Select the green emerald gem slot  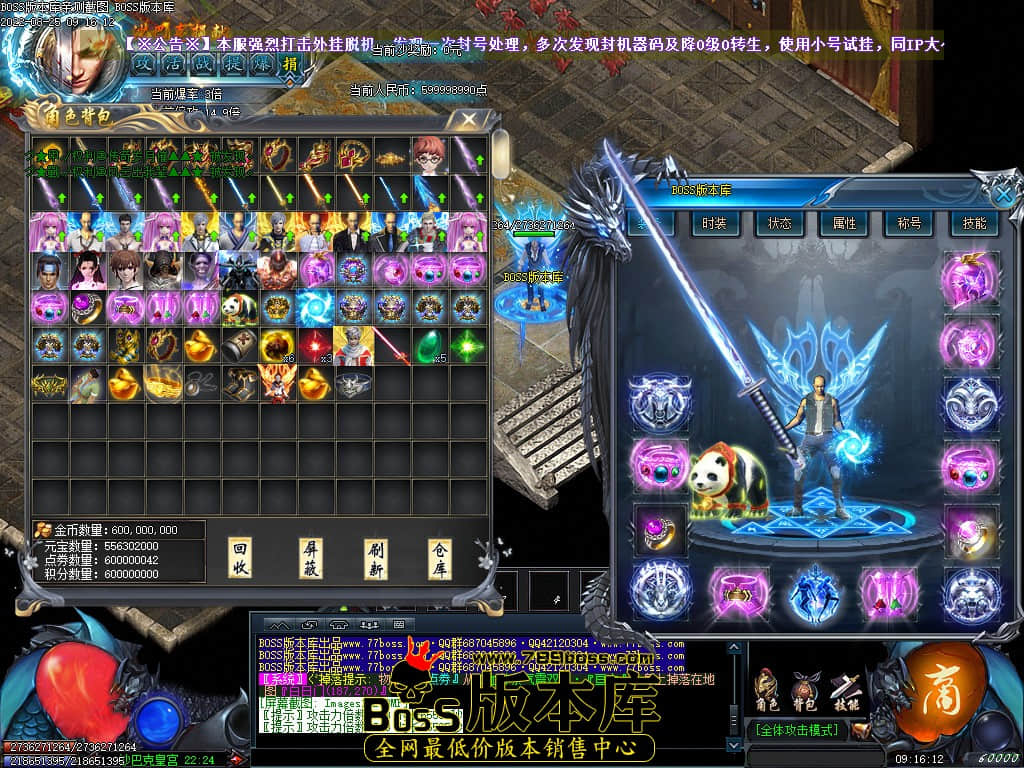(x=429, y=345)
